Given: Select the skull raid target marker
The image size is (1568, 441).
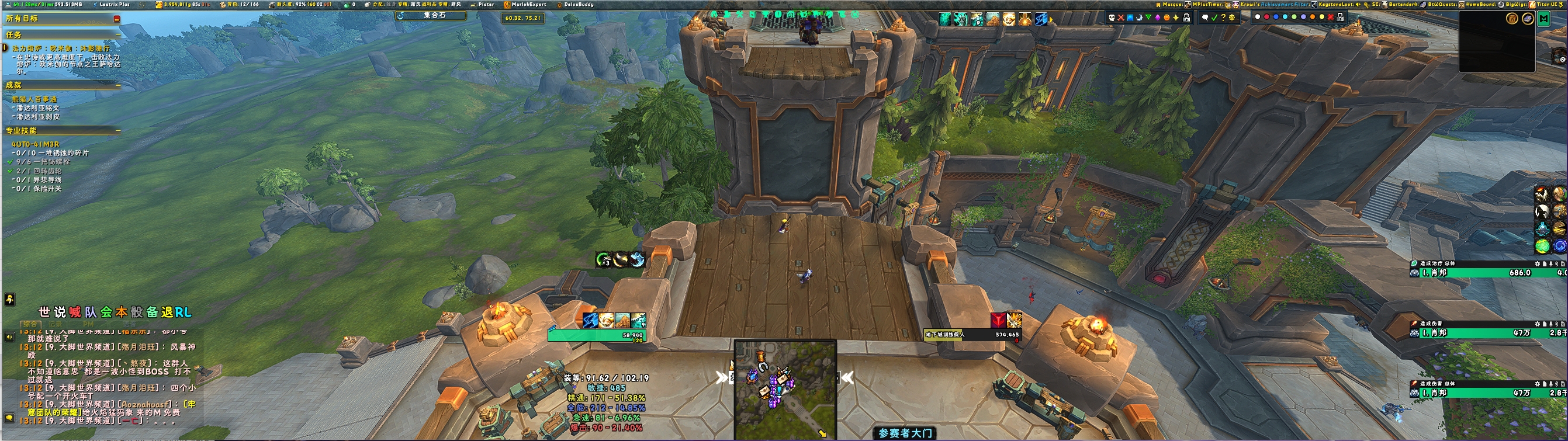Looking at the screenshot, I should point(1112,18).
